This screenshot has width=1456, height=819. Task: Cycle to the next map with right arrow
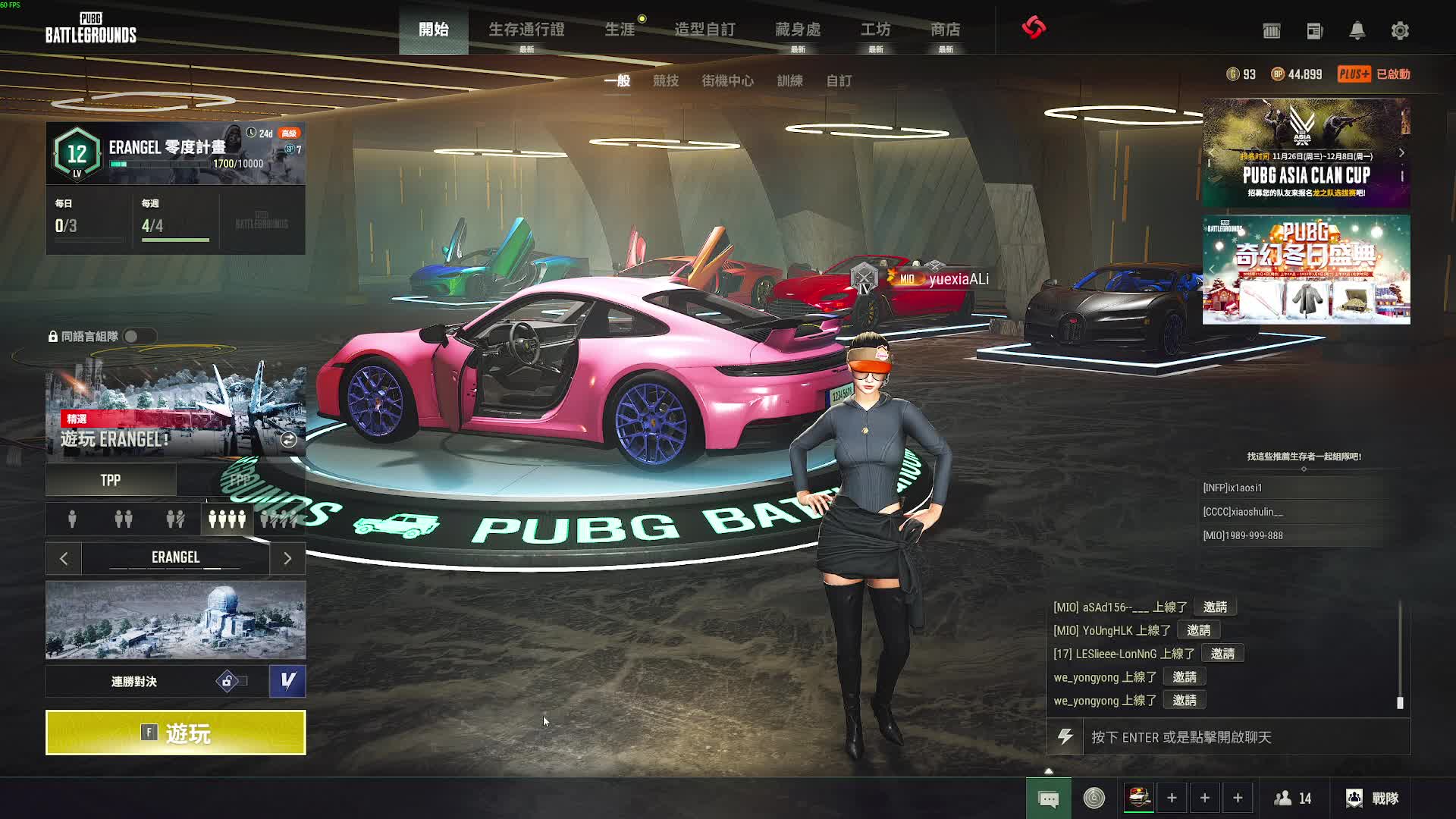click(x=287, y=559)
